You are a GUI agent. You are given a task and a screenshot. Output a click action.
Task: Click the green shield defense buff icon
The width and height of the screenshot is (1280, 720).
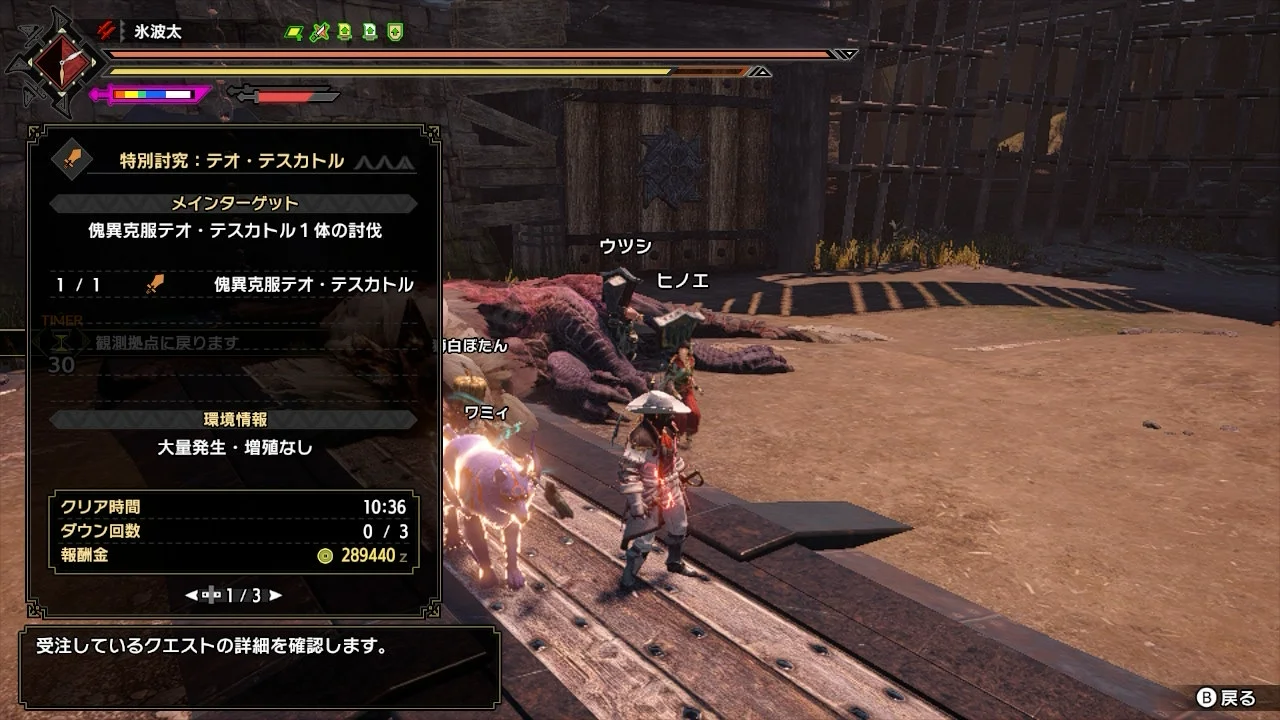pyautogui.click(x=395, y=32)
